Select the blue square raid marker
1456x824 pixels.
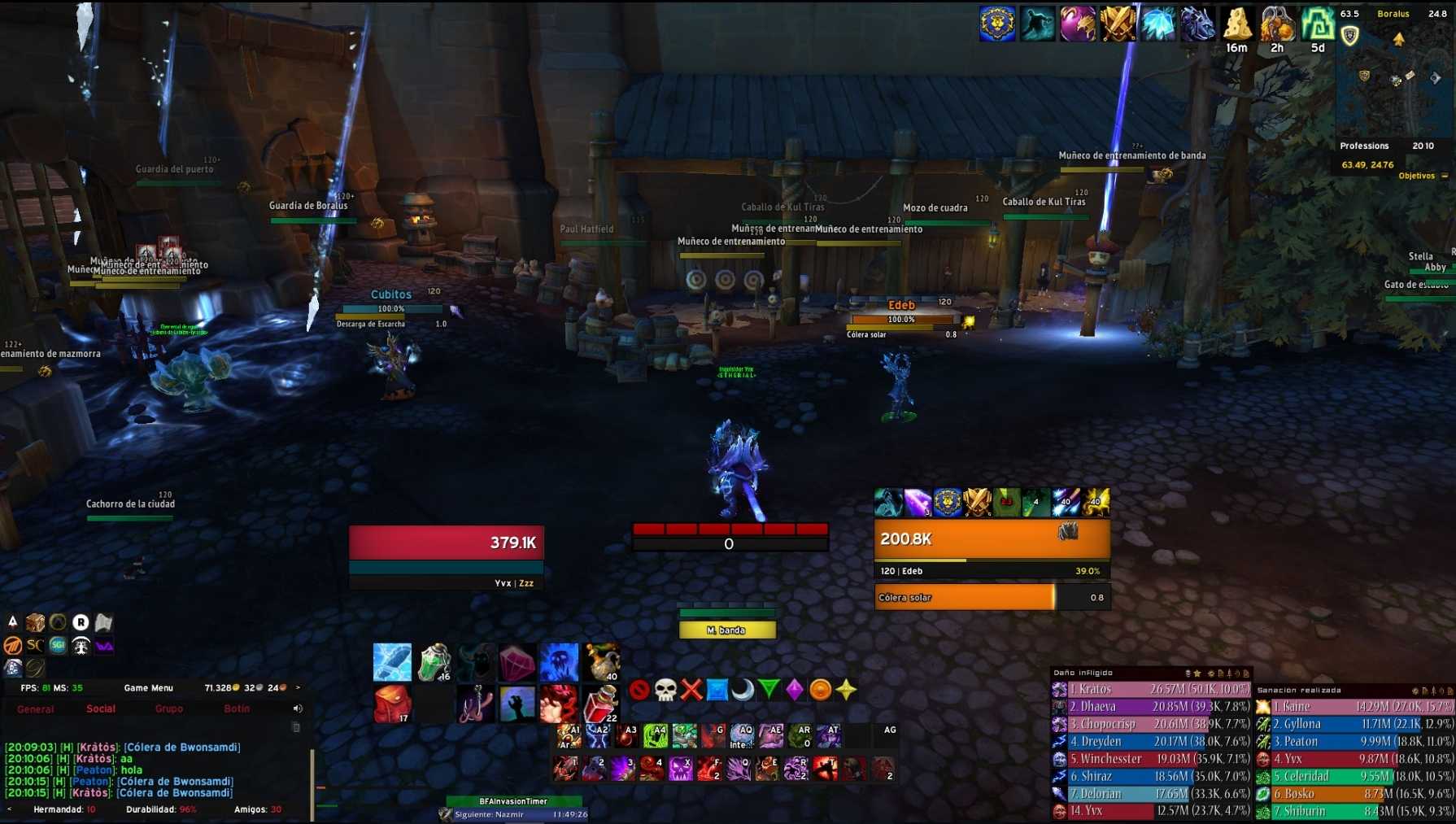tap(717, 690)
